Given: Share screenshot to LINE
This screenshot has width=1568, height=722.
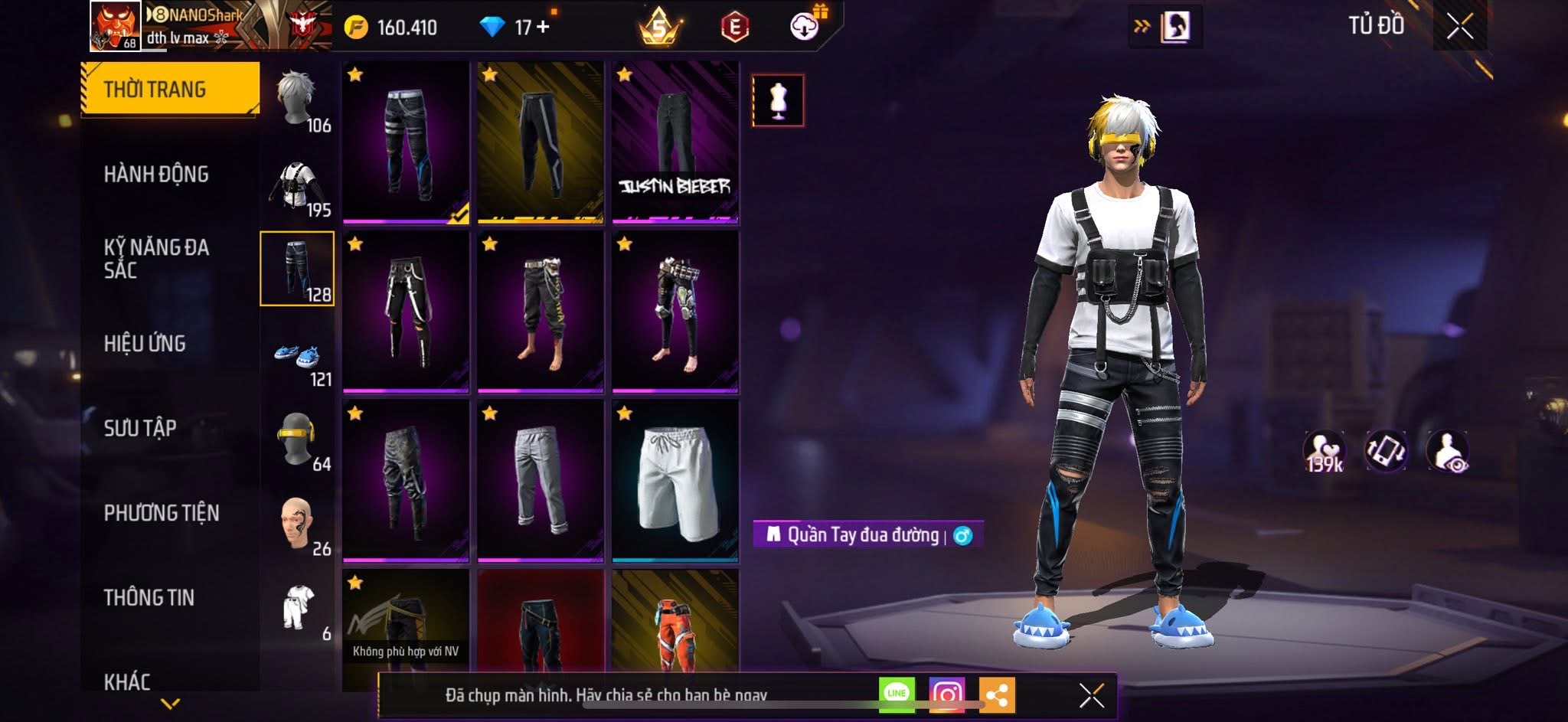Looking at the screenshot, I should pos(897,694).
